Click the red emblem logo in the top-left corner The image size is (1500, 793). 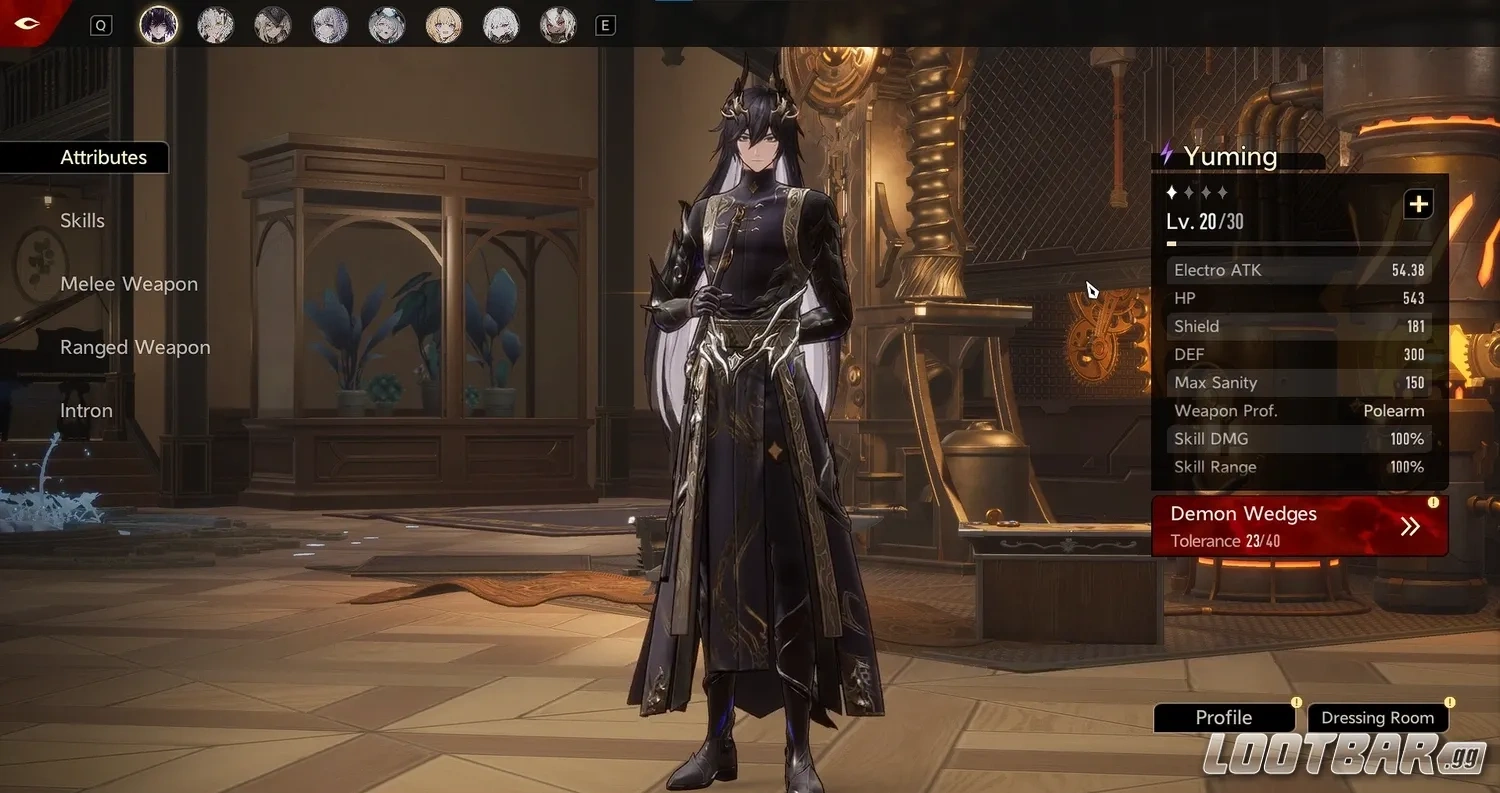click(x=28, y=23)
